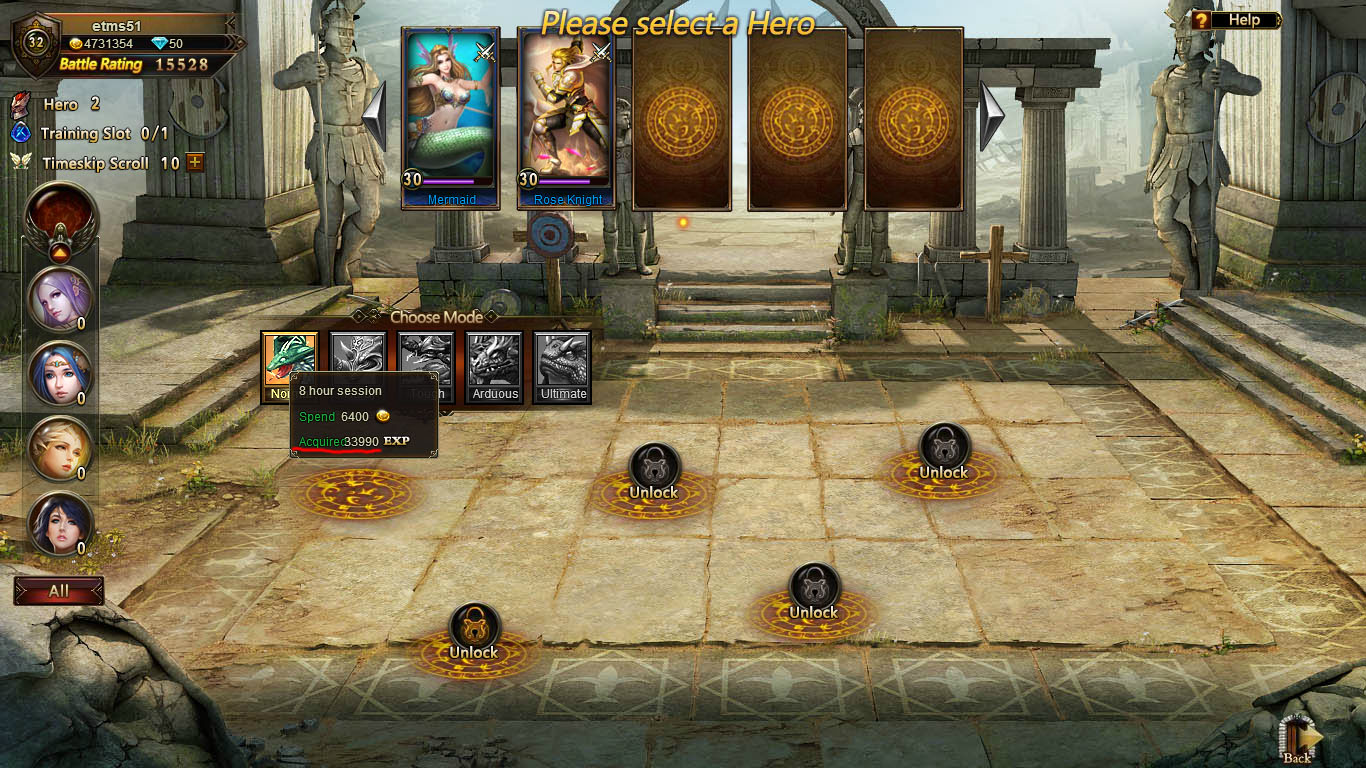Select the green dragon Normal mode
Viewport: 1366px width, 768px height.
(290, 360)
